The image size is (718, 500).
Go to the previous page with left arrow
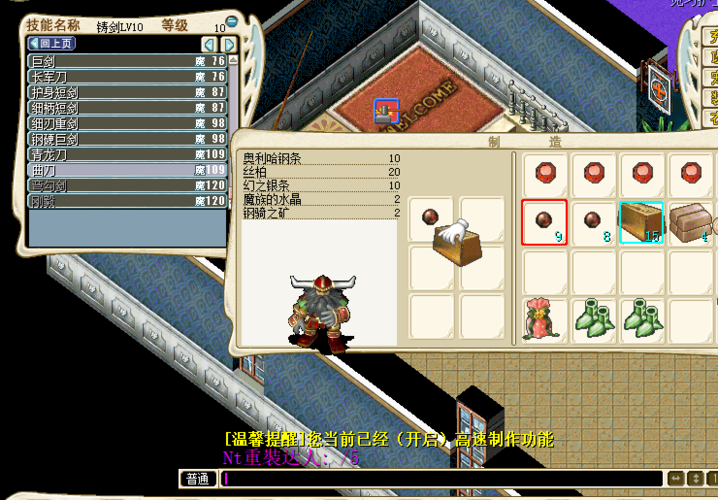tap(209, 45)
